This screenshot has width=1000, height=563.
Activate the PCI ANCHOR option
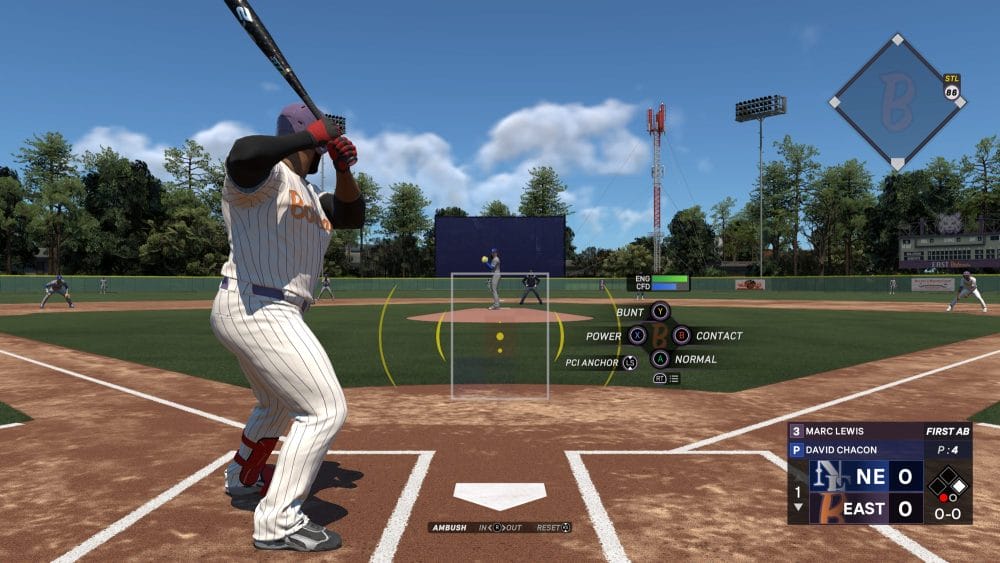coord(629,363)
